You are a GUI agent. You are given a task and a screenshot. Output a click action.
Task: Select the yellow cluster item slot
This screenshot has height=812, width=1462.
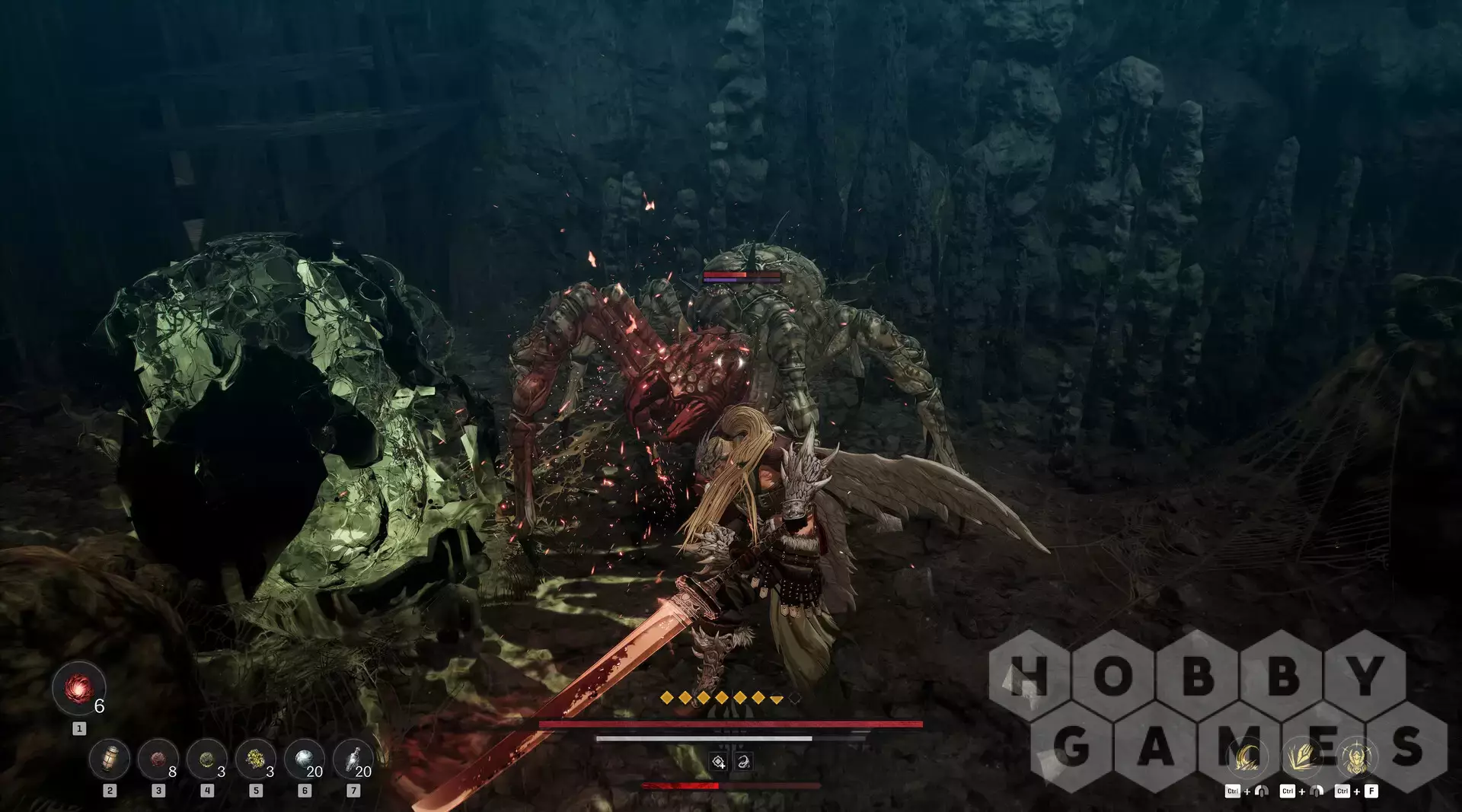[x=256, y=759]
